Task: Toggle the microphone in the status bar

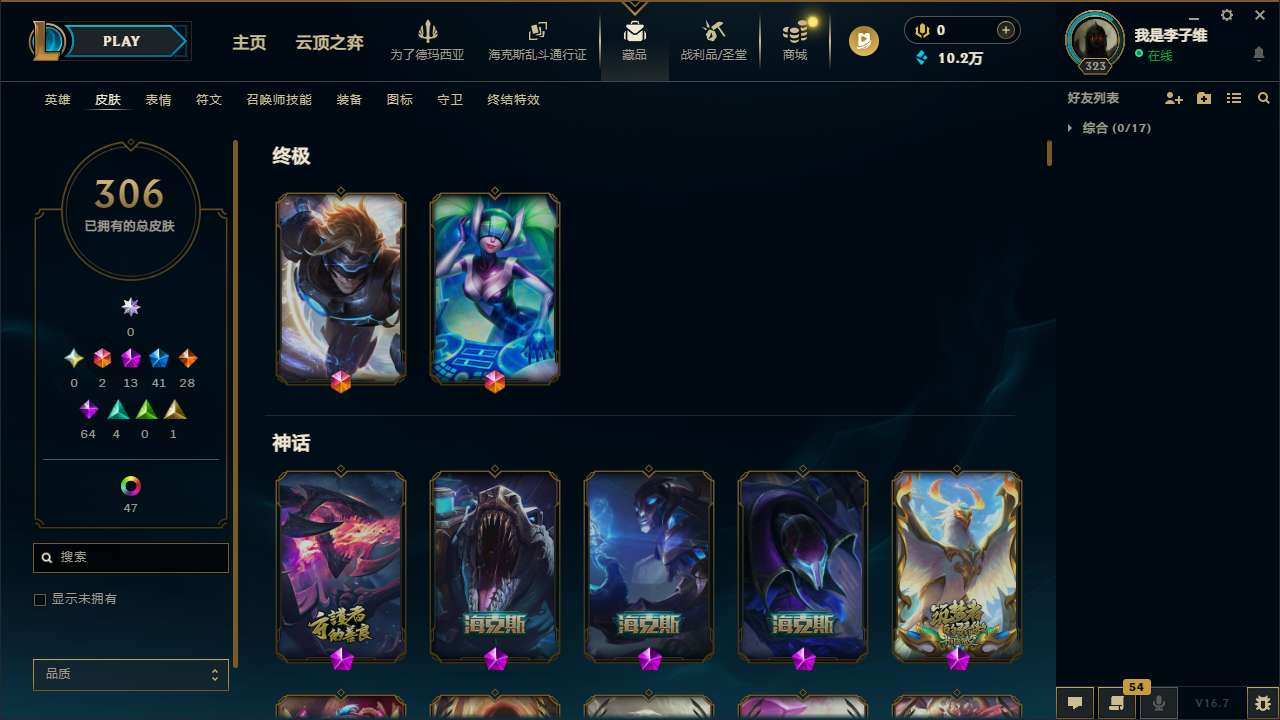Action: pos(1158,702)
